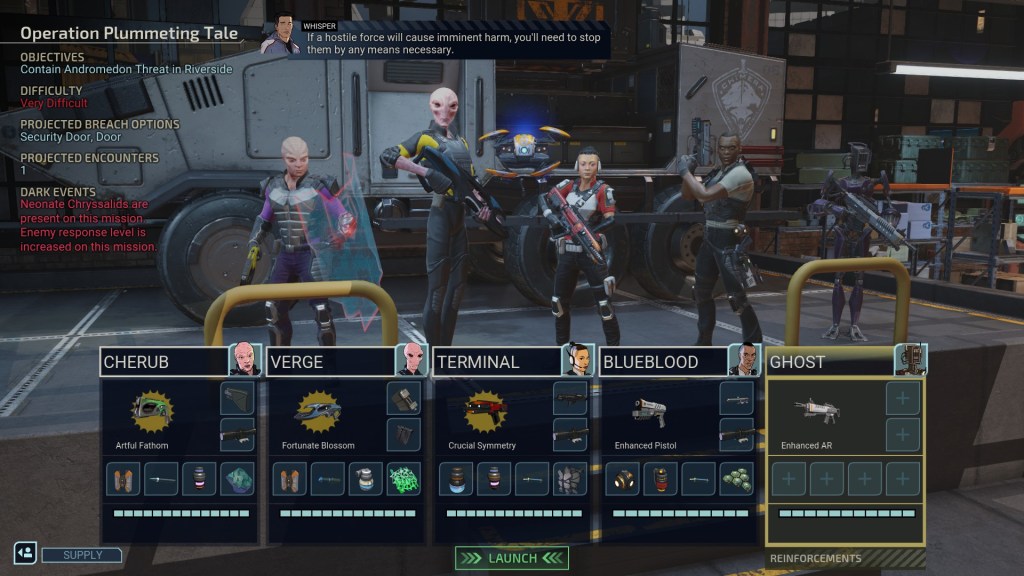Open Cherub's teal crystal item slot
Image resolution: width=1024 pixels, height=576 pixels.
click(x=236, y=479)
